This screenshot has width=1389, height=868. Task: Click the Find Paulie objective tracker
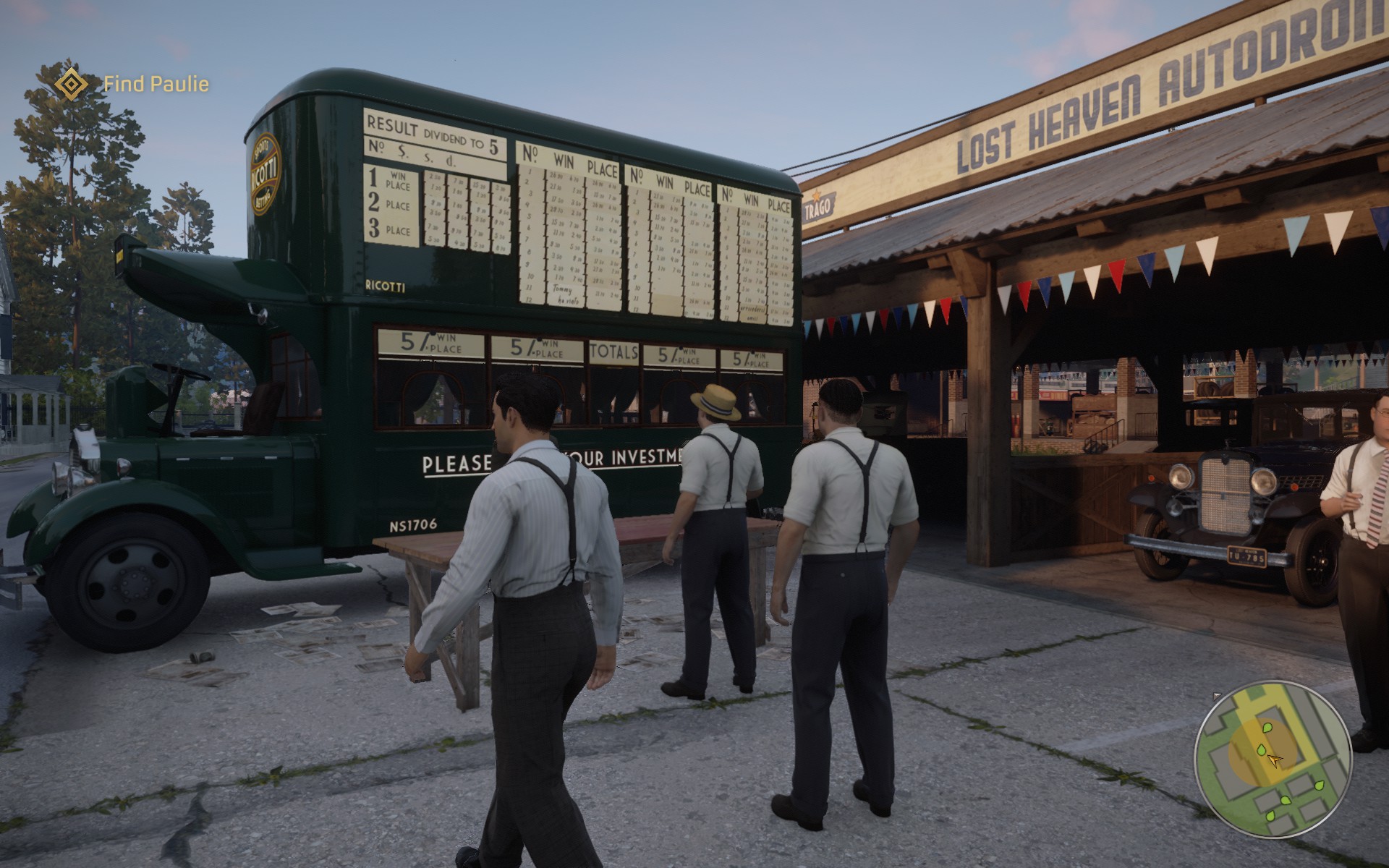(156, 84)
